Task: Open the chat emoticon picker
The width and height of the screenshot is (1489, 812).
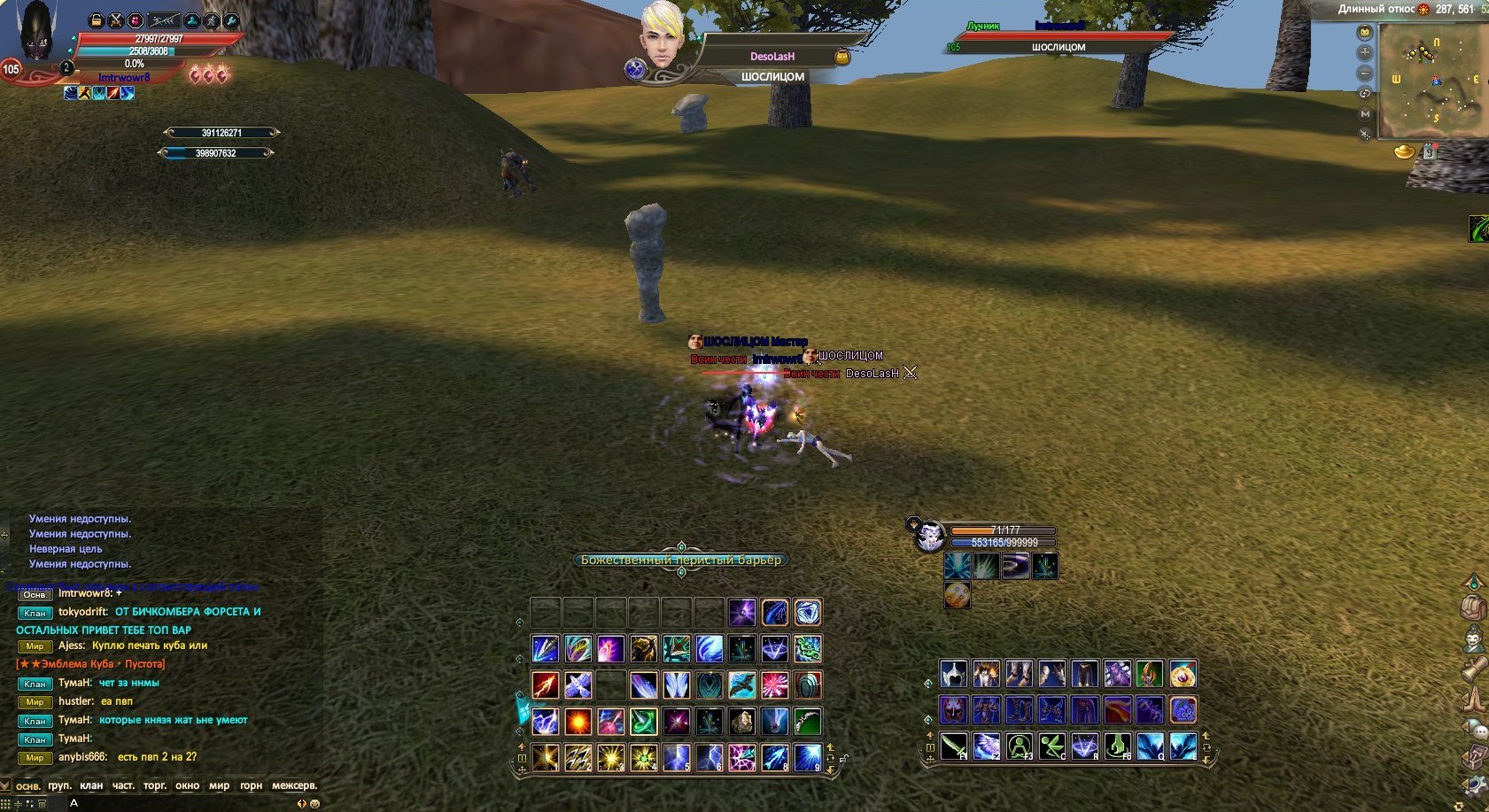Action: (x=314, y=804)
